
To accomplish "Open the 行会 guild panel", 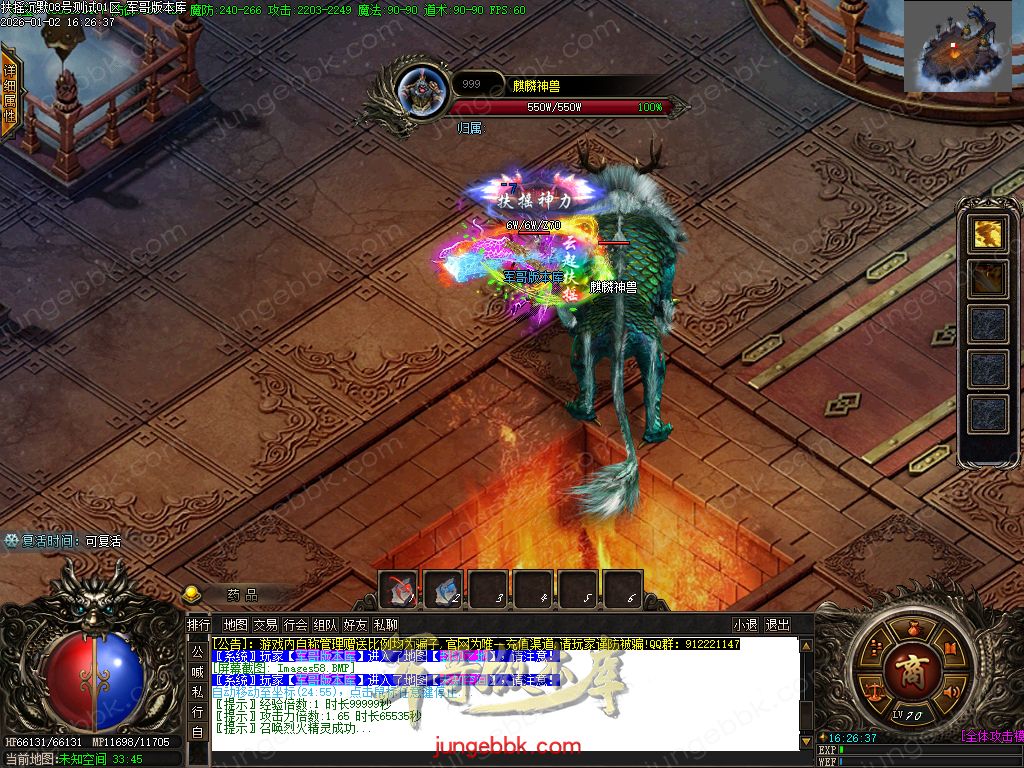I will [x=295, y=624].
